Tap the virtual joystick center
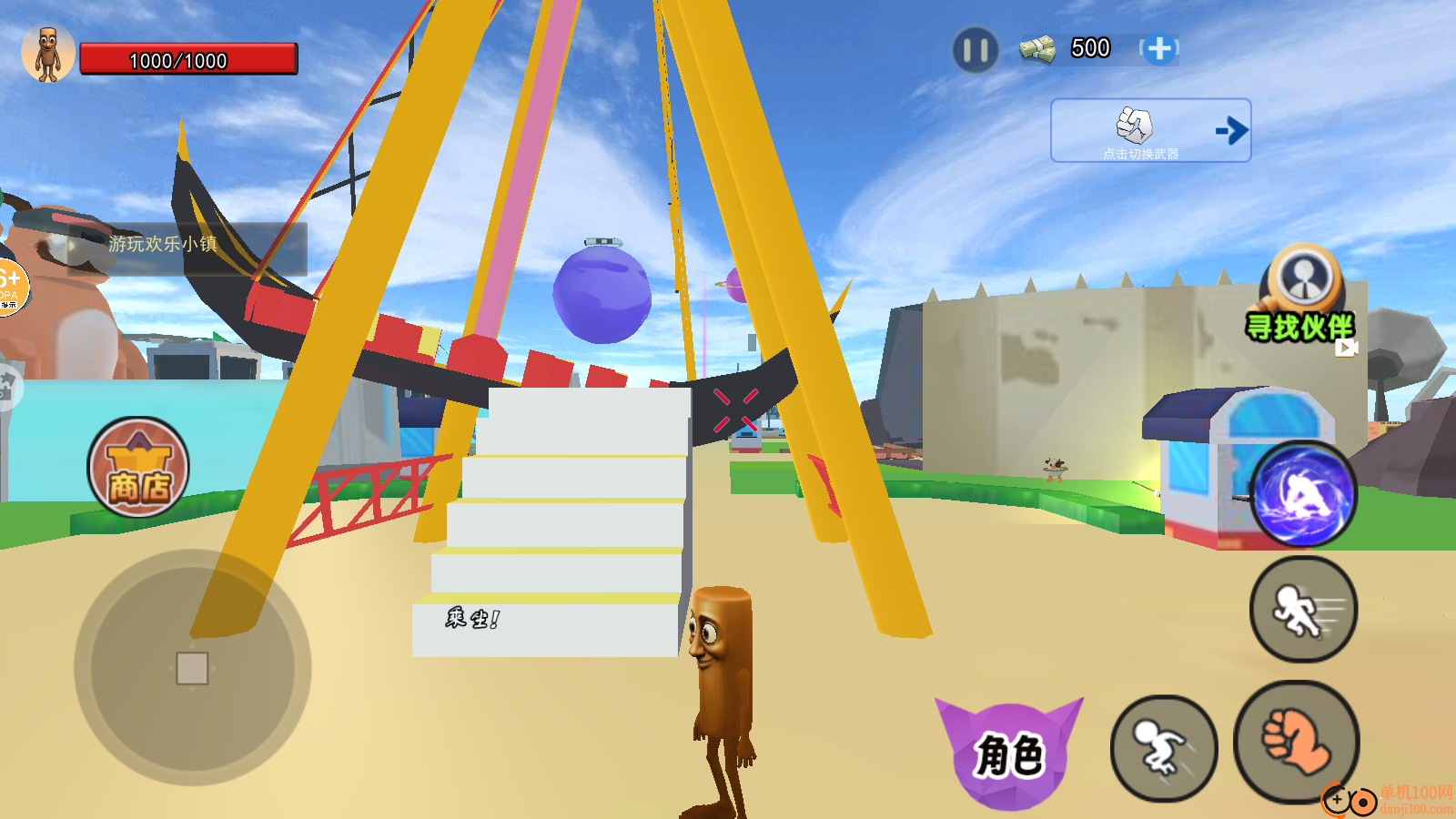1456x819 pixels. (192, 668)
